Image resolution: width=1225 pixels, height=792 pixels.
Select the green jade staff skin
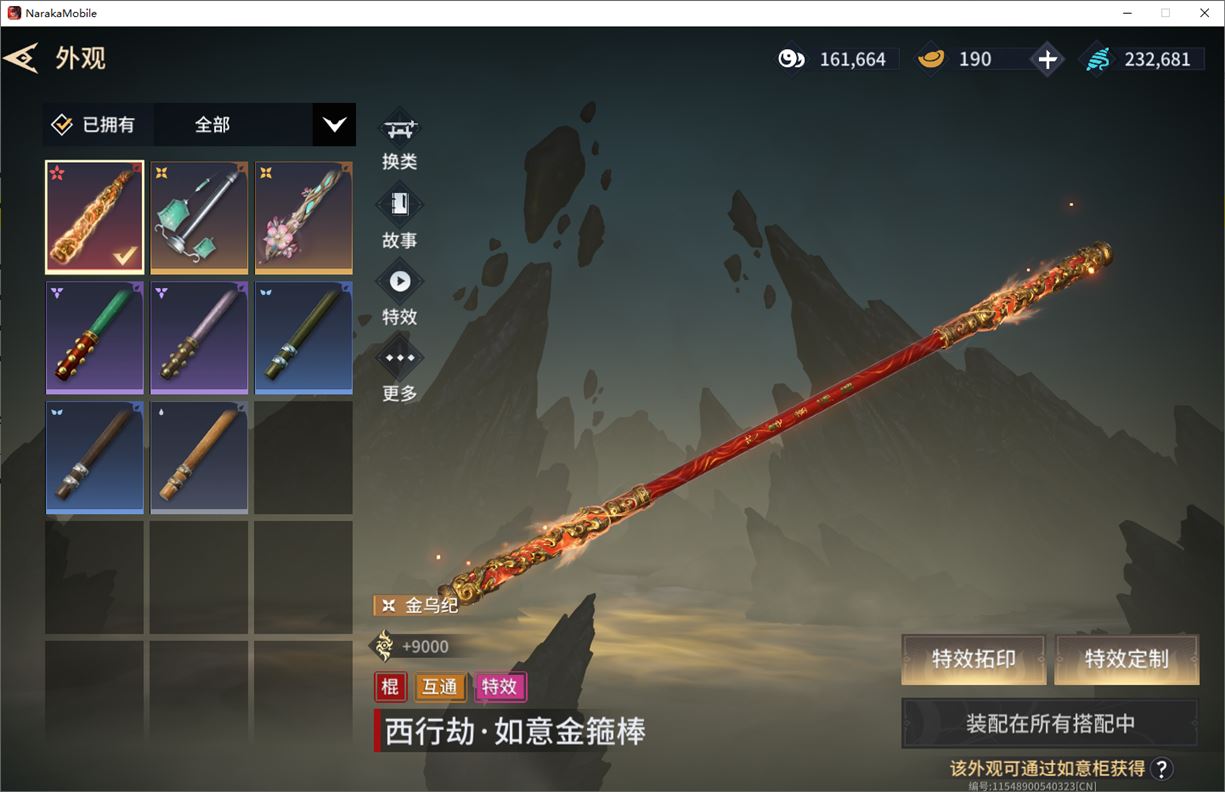[x=95, y=337]
